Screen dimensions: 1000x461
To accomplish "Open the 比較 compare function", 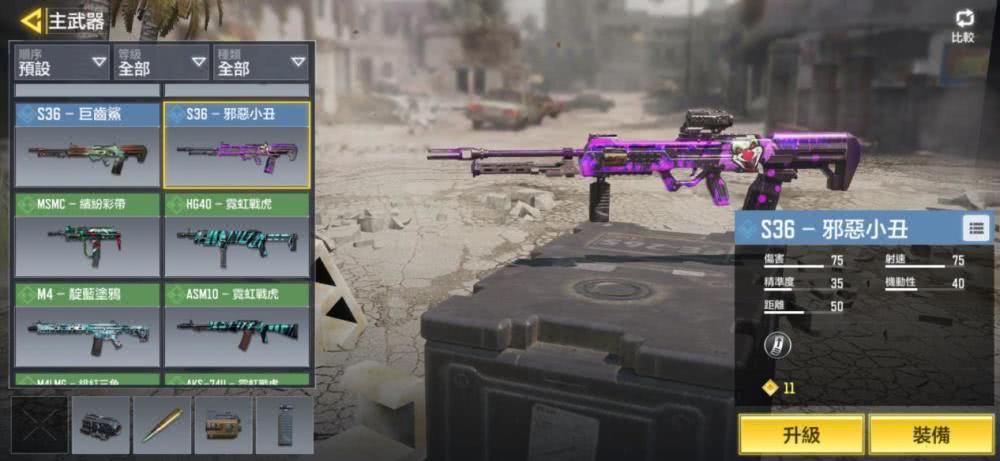I will (x=964, y=27).
